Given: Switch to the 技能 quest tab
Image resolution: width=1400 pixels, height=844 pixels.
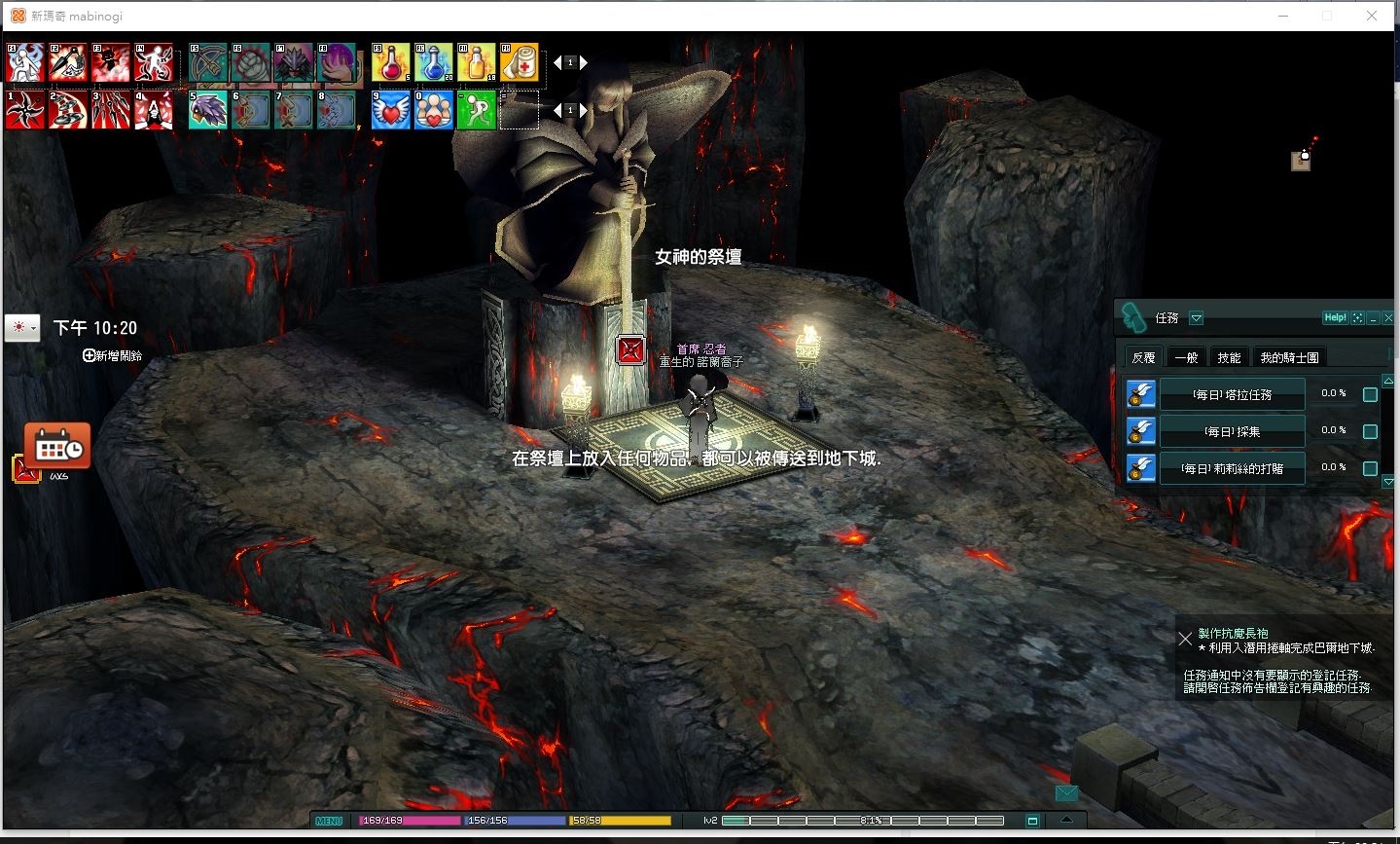Looking at the screenshot, I should point(1229,357).
